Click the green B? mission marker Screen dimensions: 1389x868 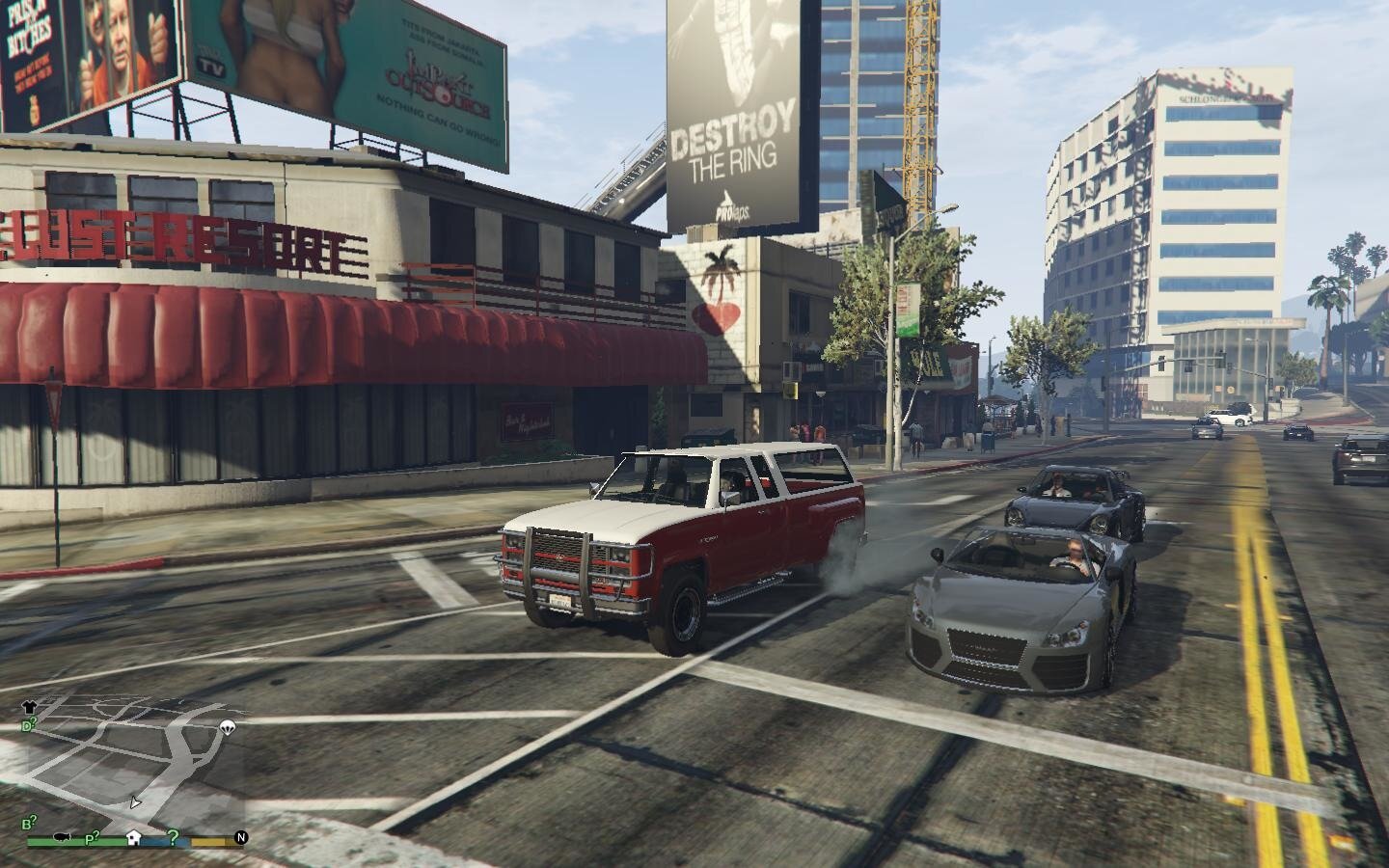(30, 823)
